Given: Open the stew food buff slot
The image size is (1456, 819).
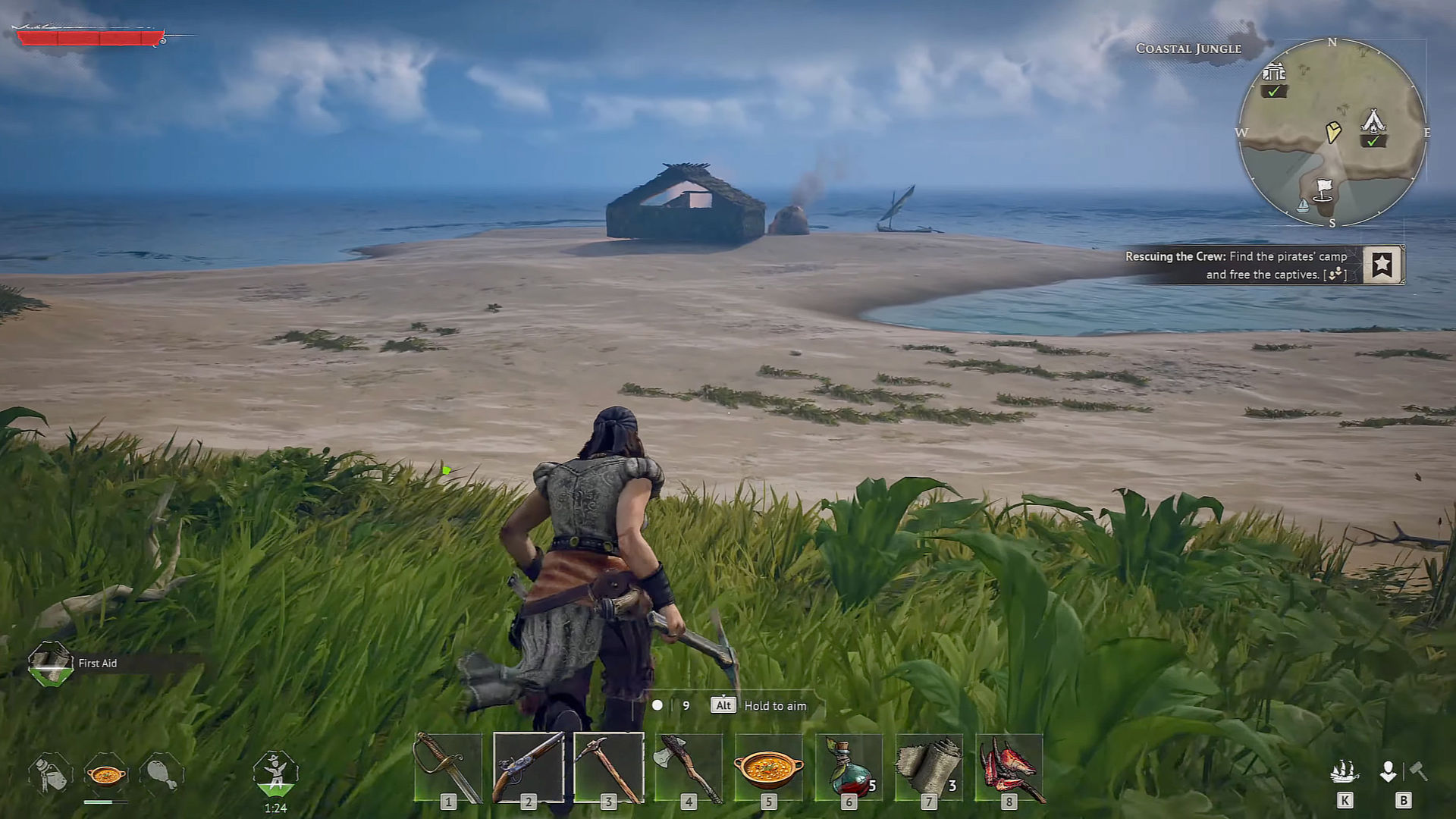Looking at the screenshot, I should tap(105, 774).
